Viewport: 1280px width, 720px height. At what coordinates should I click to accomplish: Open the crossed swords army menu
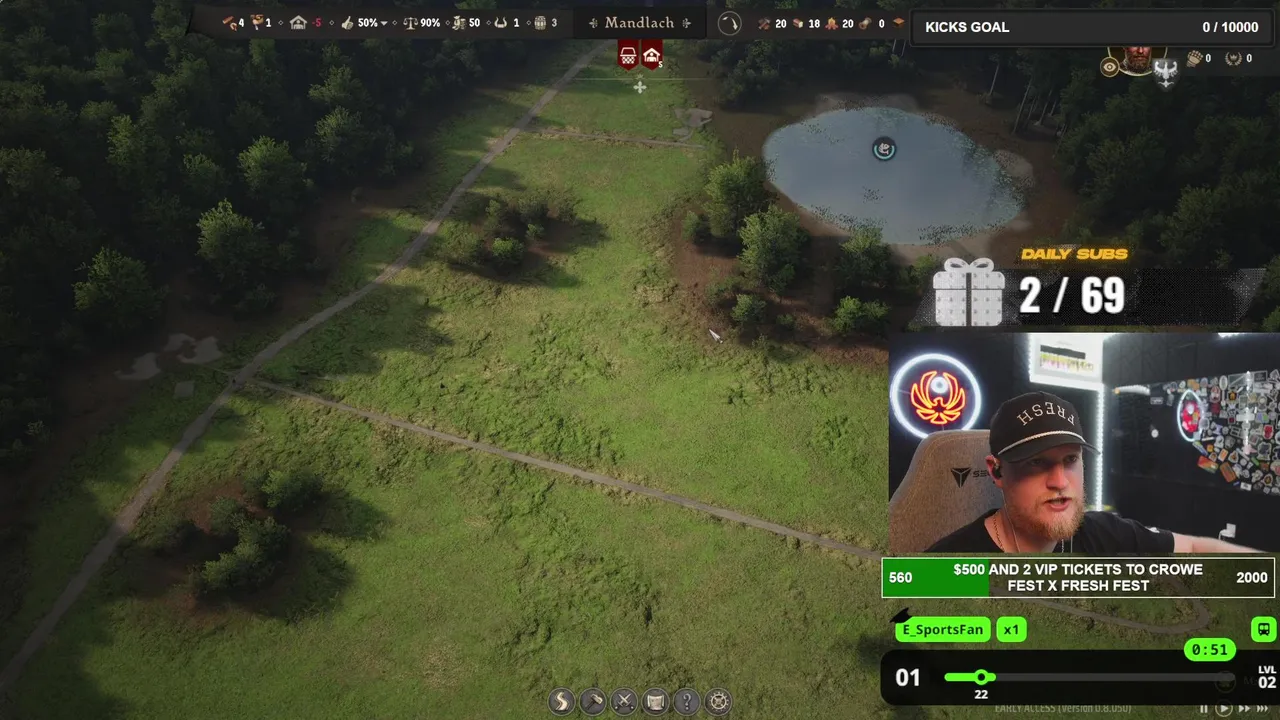[x=624, y=701]
